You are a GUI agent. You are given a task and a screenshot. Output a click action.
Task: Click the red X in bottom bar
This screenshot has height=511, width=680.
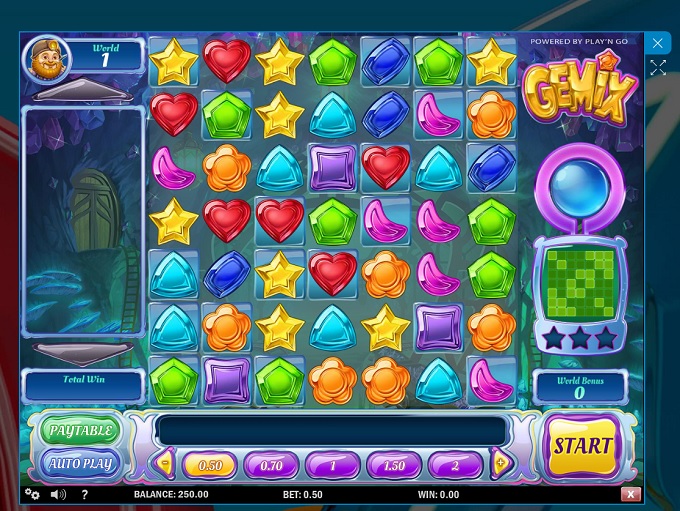630,494
